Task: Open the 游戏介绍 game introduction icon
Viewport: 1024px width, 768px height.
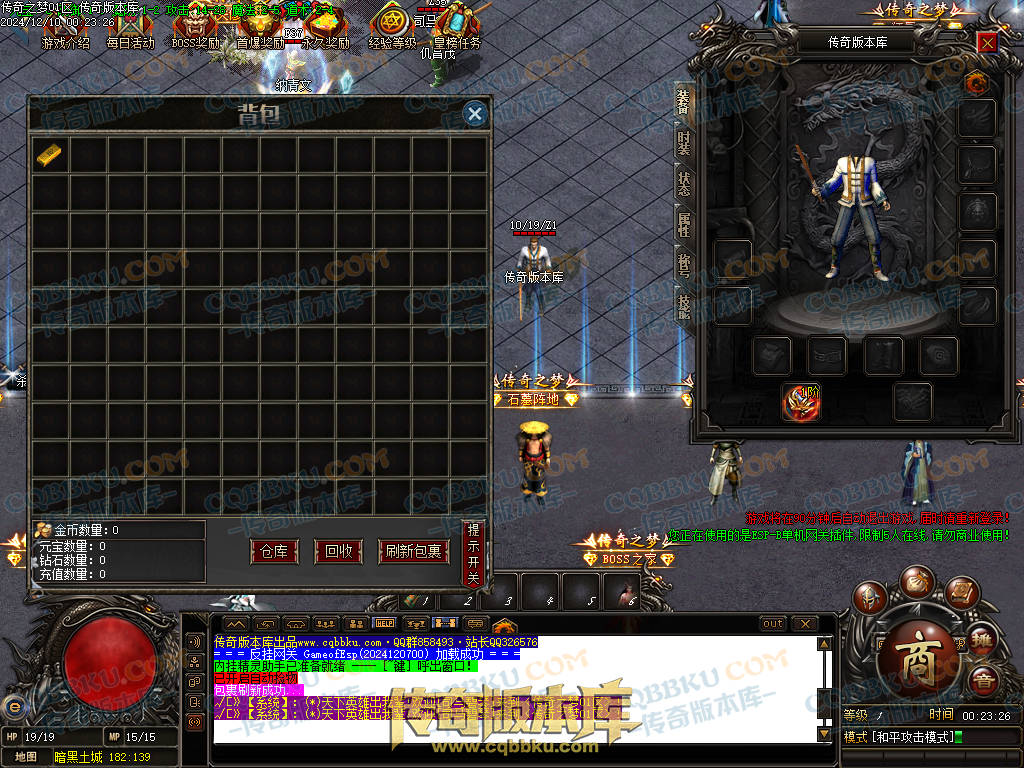Action: coord(65,27)
